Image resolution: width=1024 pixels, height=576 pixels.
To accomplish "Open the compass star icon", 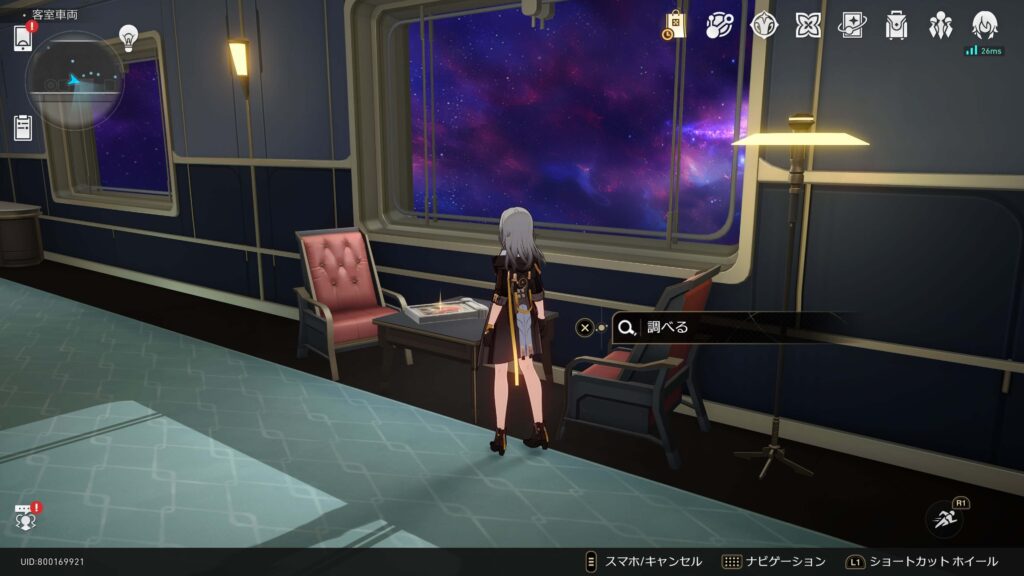I will (x=764, y=25).
